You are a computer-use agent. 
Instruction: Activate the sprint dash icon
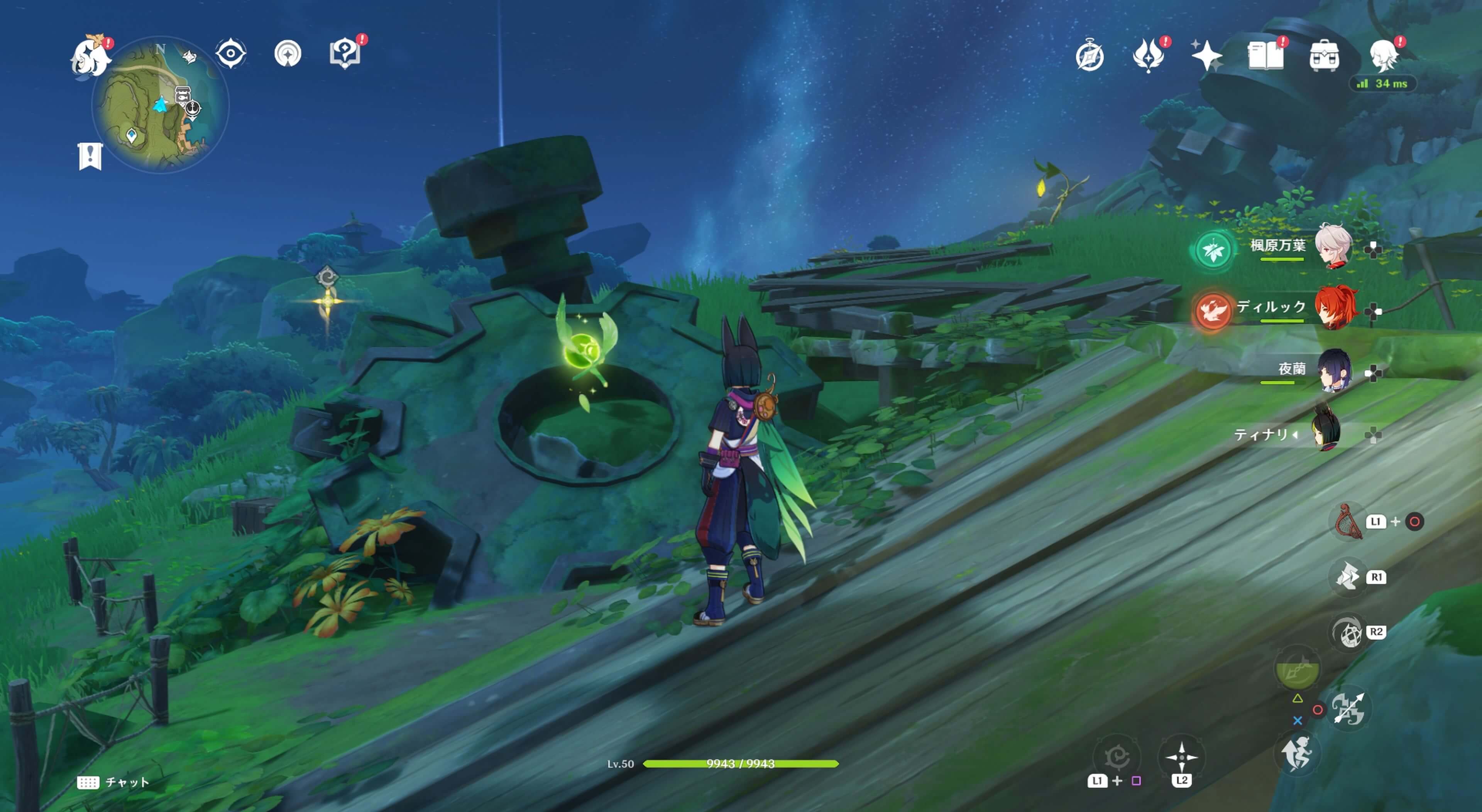[x=1296, y=754]
